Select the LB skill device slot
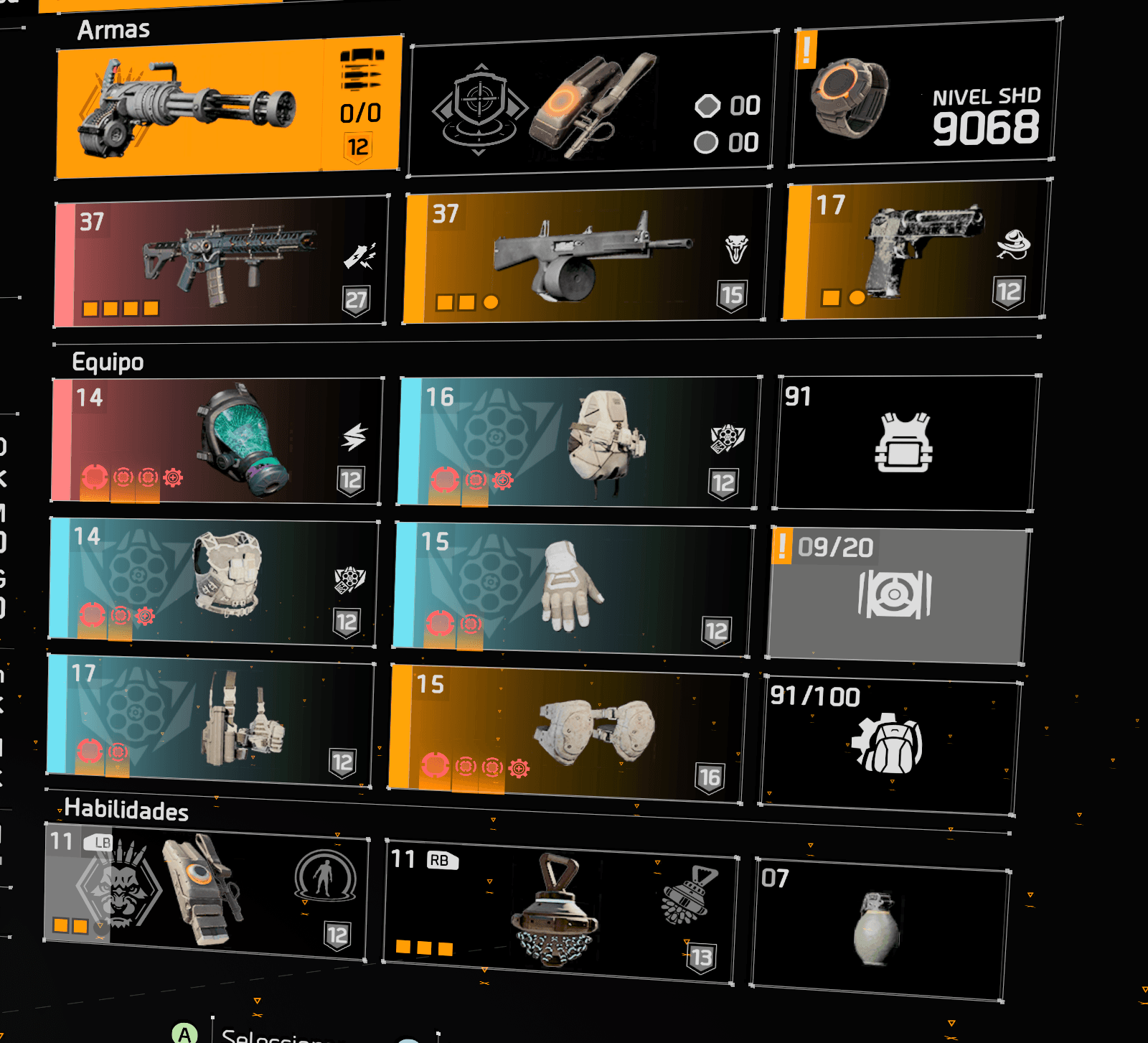The image size is (1148, 1043). coord(206,890)
